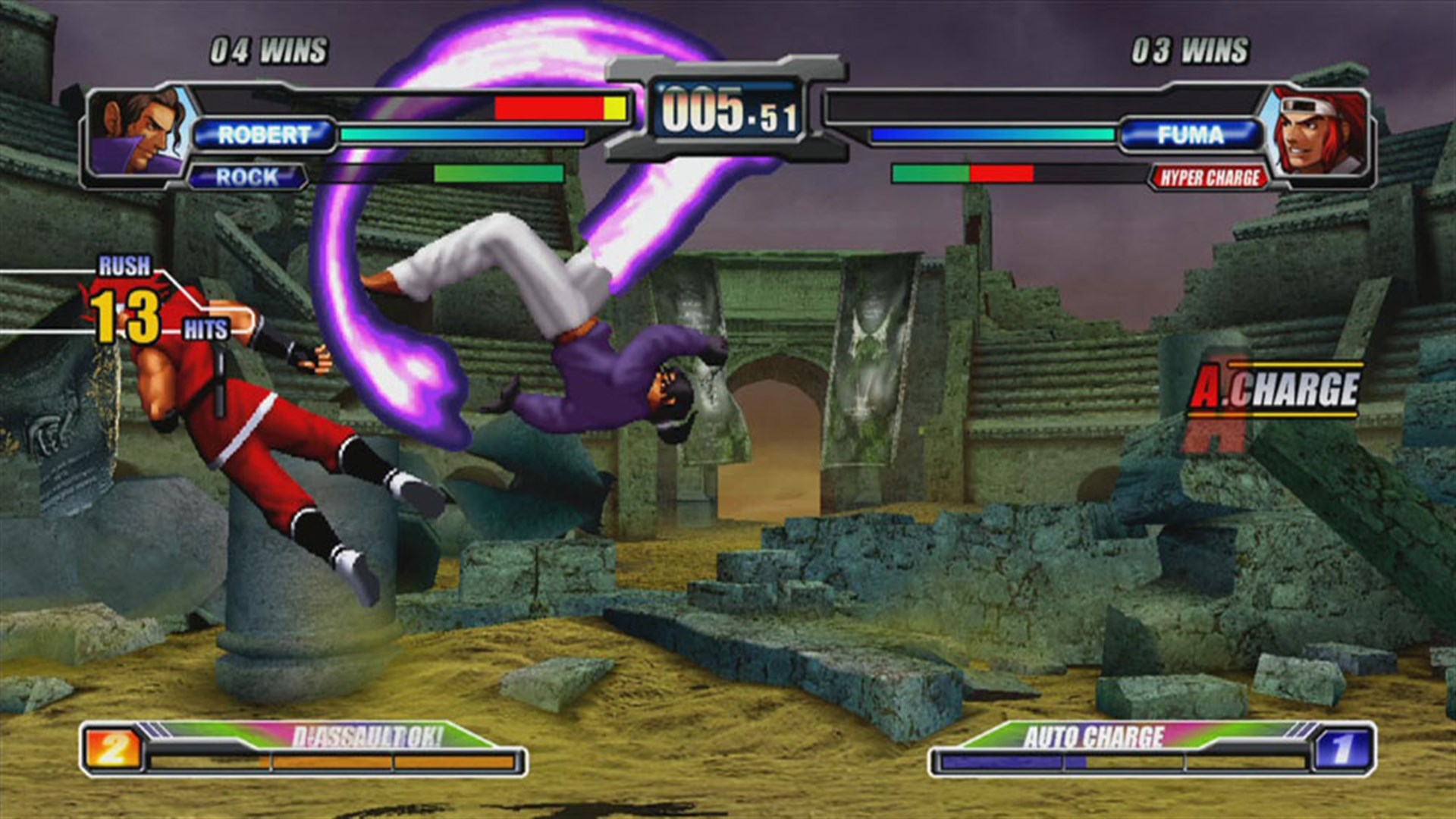The width and height of the screenshot is (1456, 819).
Task: Click the HITS counter badge
Action: [x=206, y=328]
